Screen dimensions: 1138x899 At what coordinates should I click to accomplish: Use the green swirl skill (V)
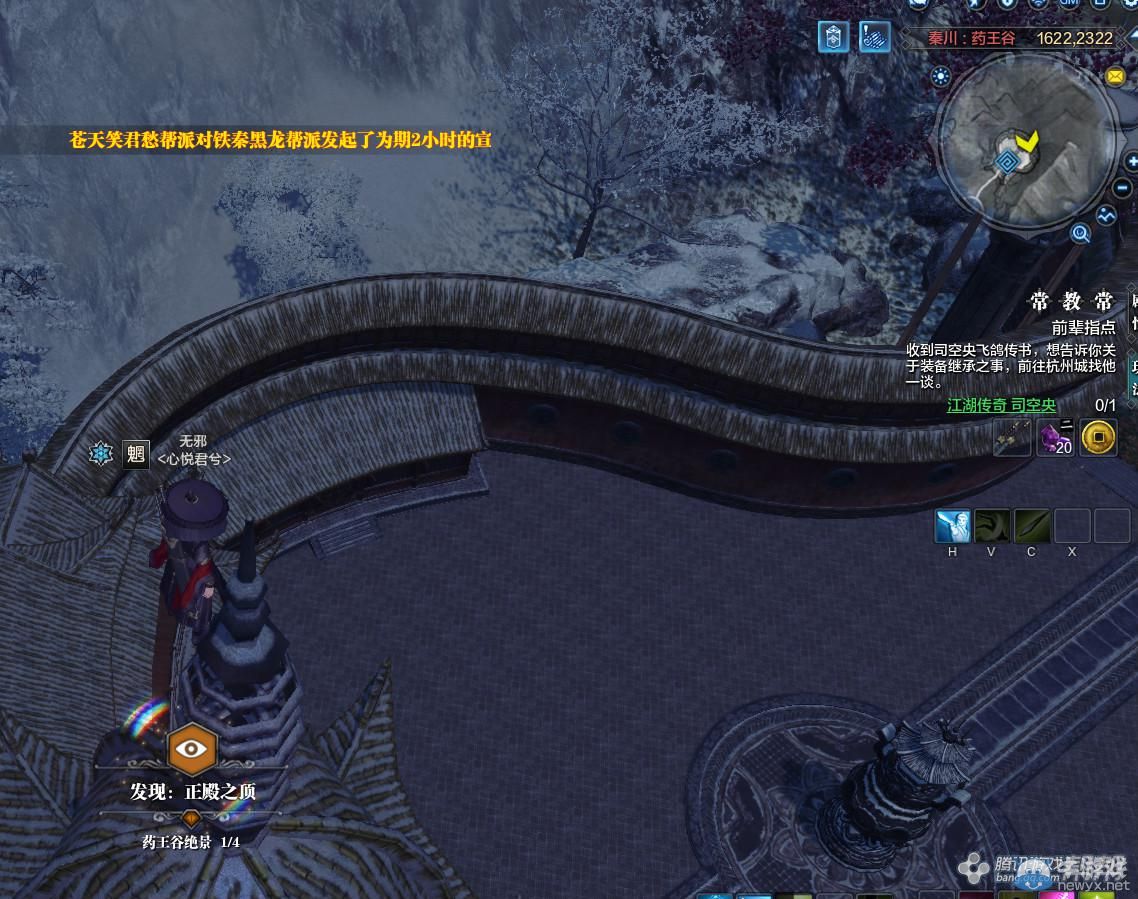pos(992,526)
